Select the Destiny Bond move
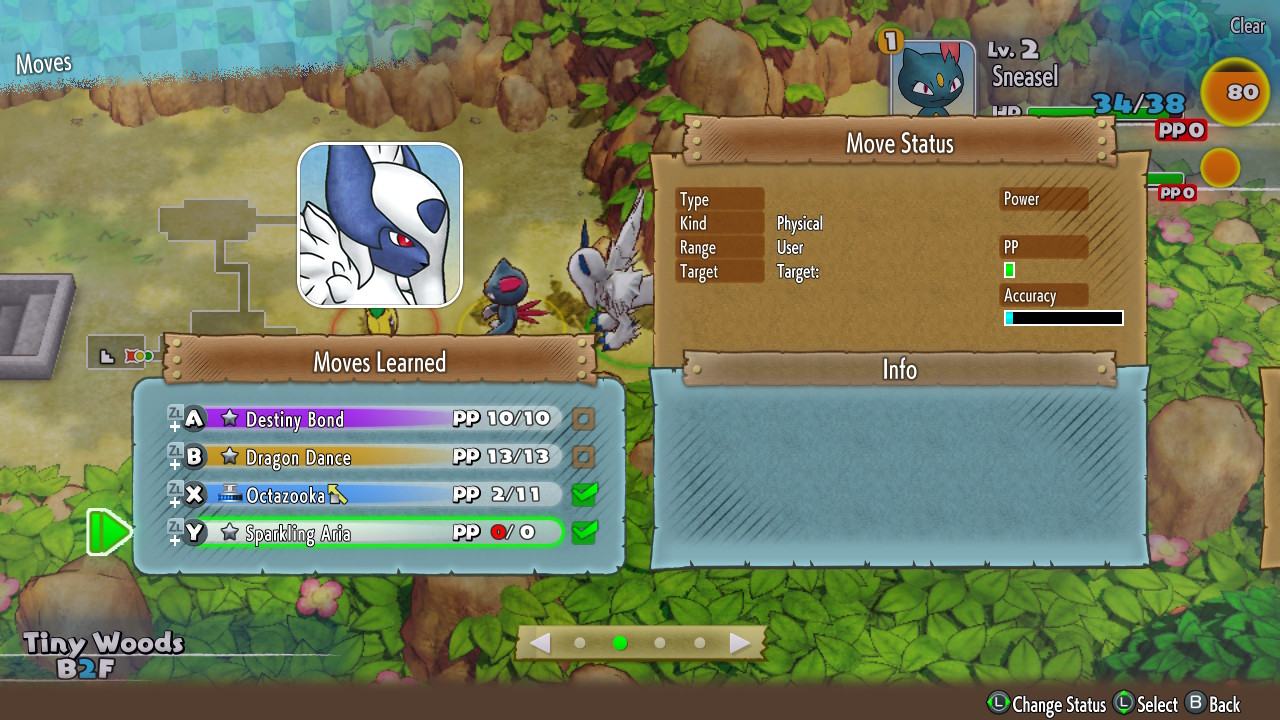This screenshot has height=720, width=1280. (x=380, y=419)
